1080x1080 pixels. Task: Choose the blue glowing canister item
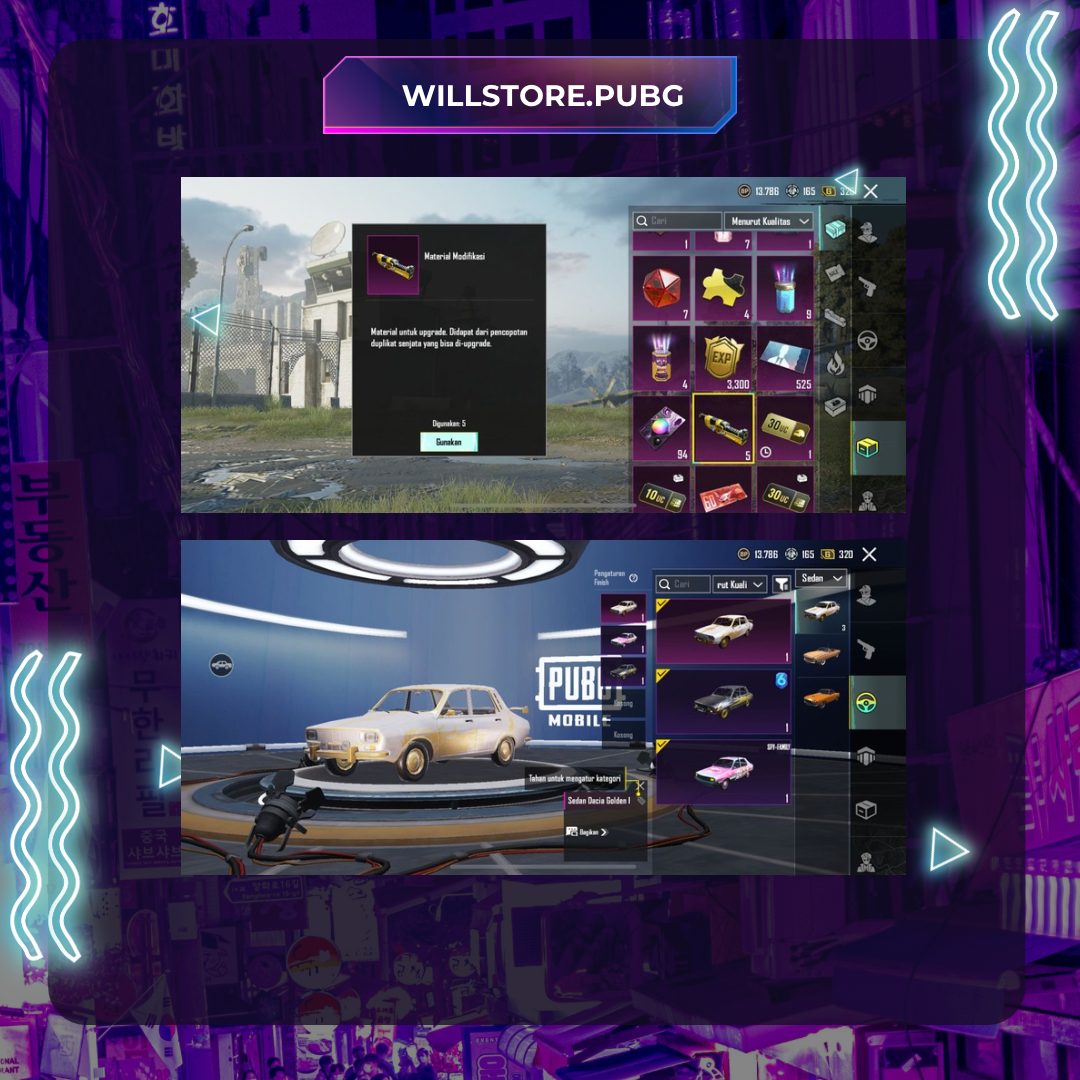coord(784,288)
